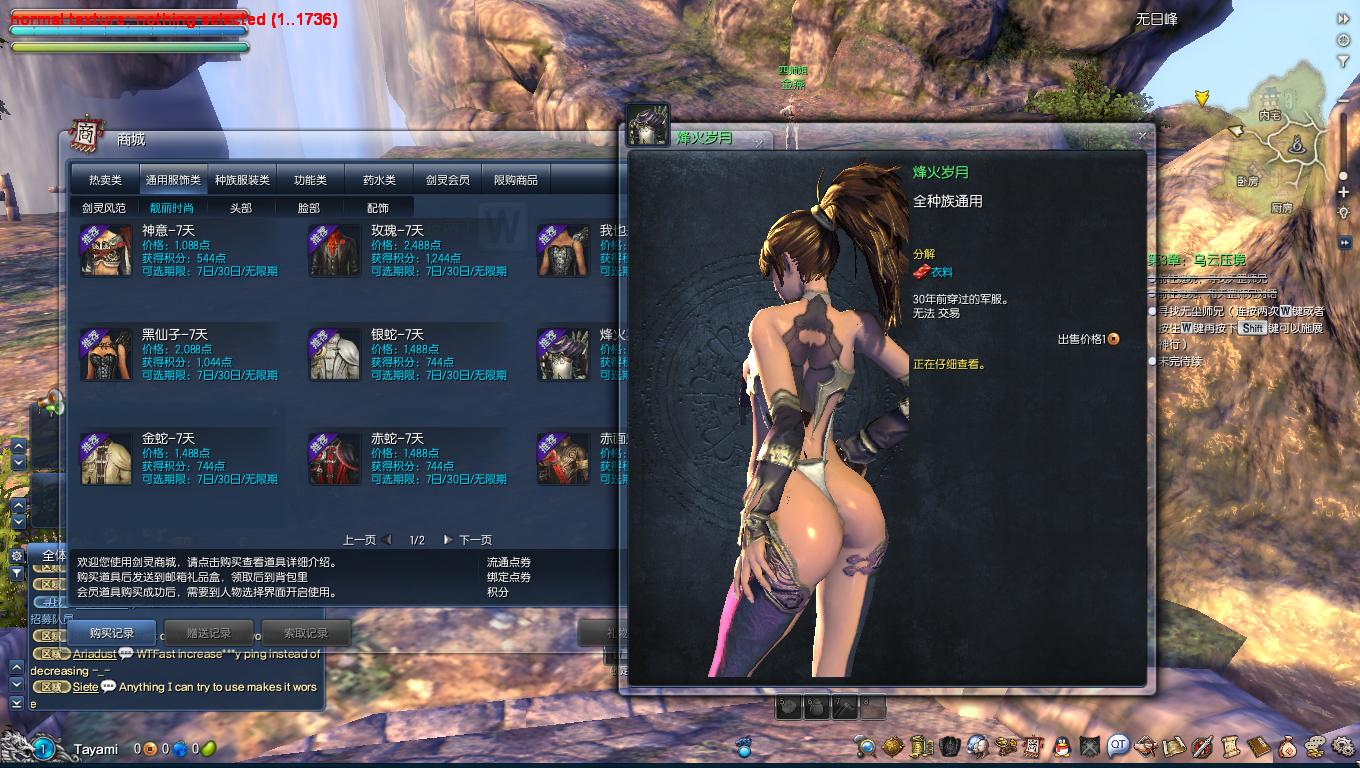Image resolution: width=1360 pixels, height=768 pixels.
Task: Show the 剑灵会员 membership tab
Action: pyautogui.click(x=447, y=180)
